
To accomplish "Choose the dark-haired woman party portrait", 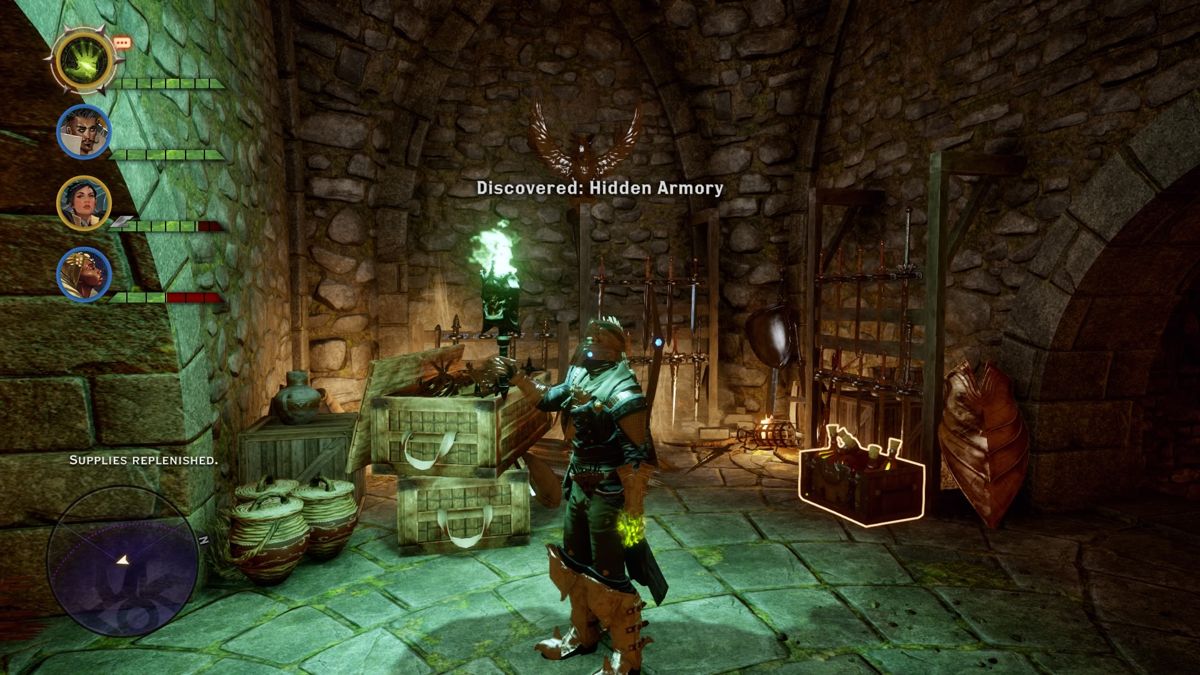I will click(83, 202).
